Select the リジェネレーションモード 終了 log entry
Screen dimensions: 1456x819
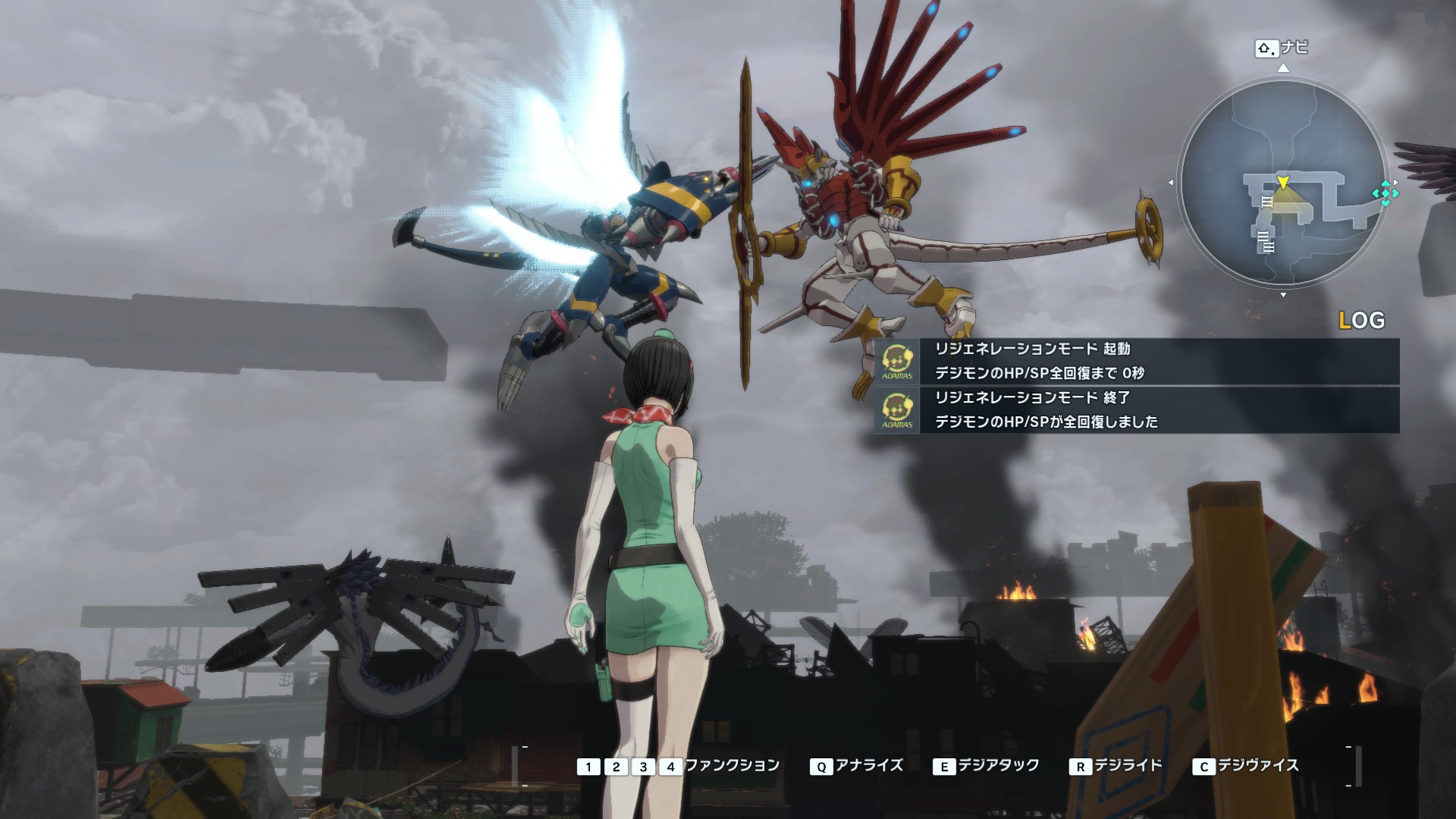click(1136, 409)
